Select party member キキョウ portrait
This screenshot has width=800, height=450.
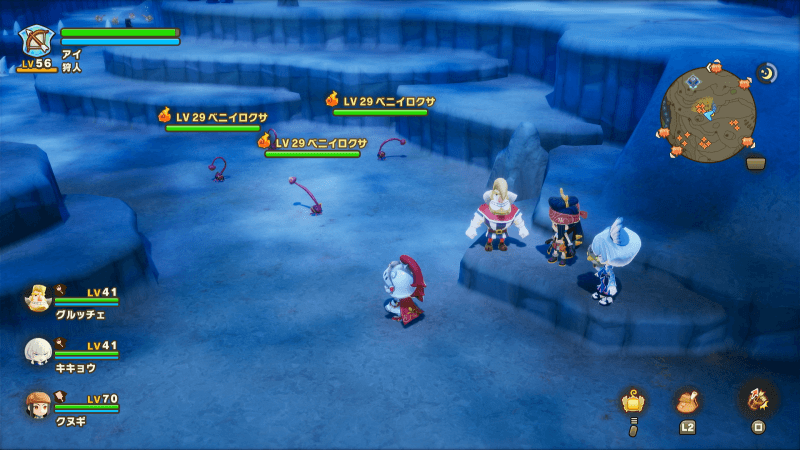pos(38,351)
